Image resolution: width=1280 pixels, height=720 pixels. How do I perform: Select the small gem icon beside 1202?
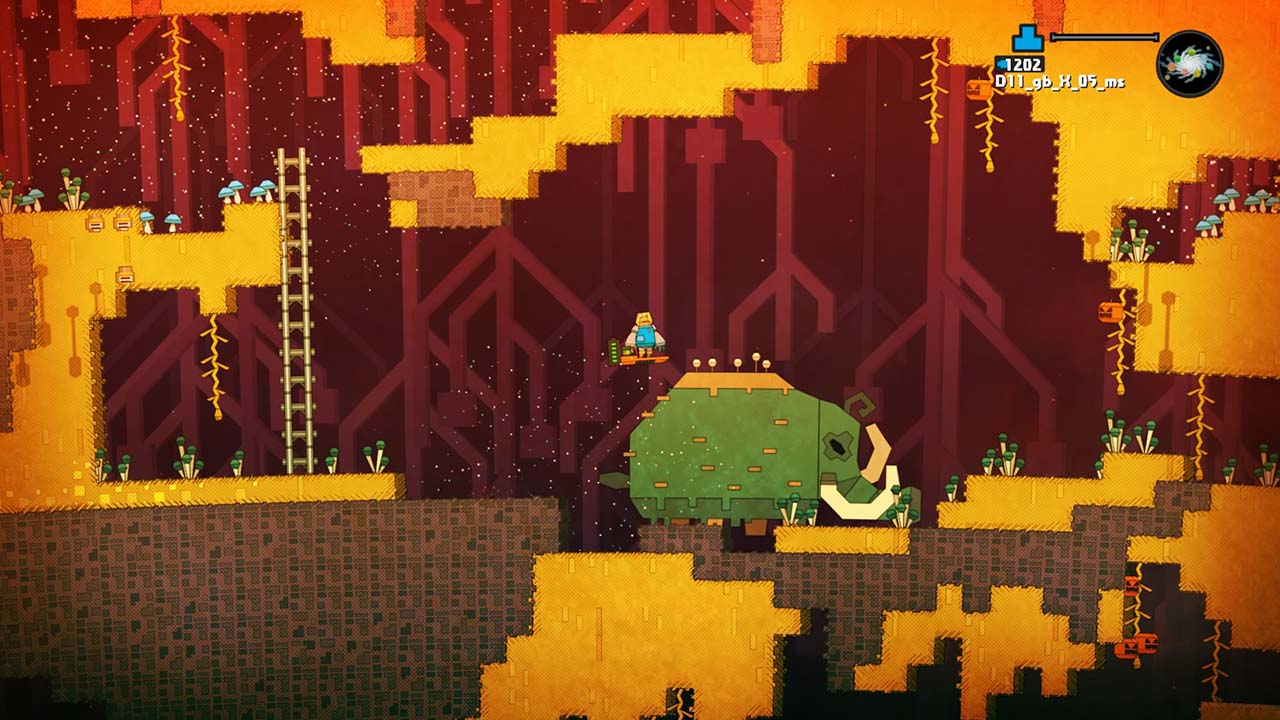1002,62
